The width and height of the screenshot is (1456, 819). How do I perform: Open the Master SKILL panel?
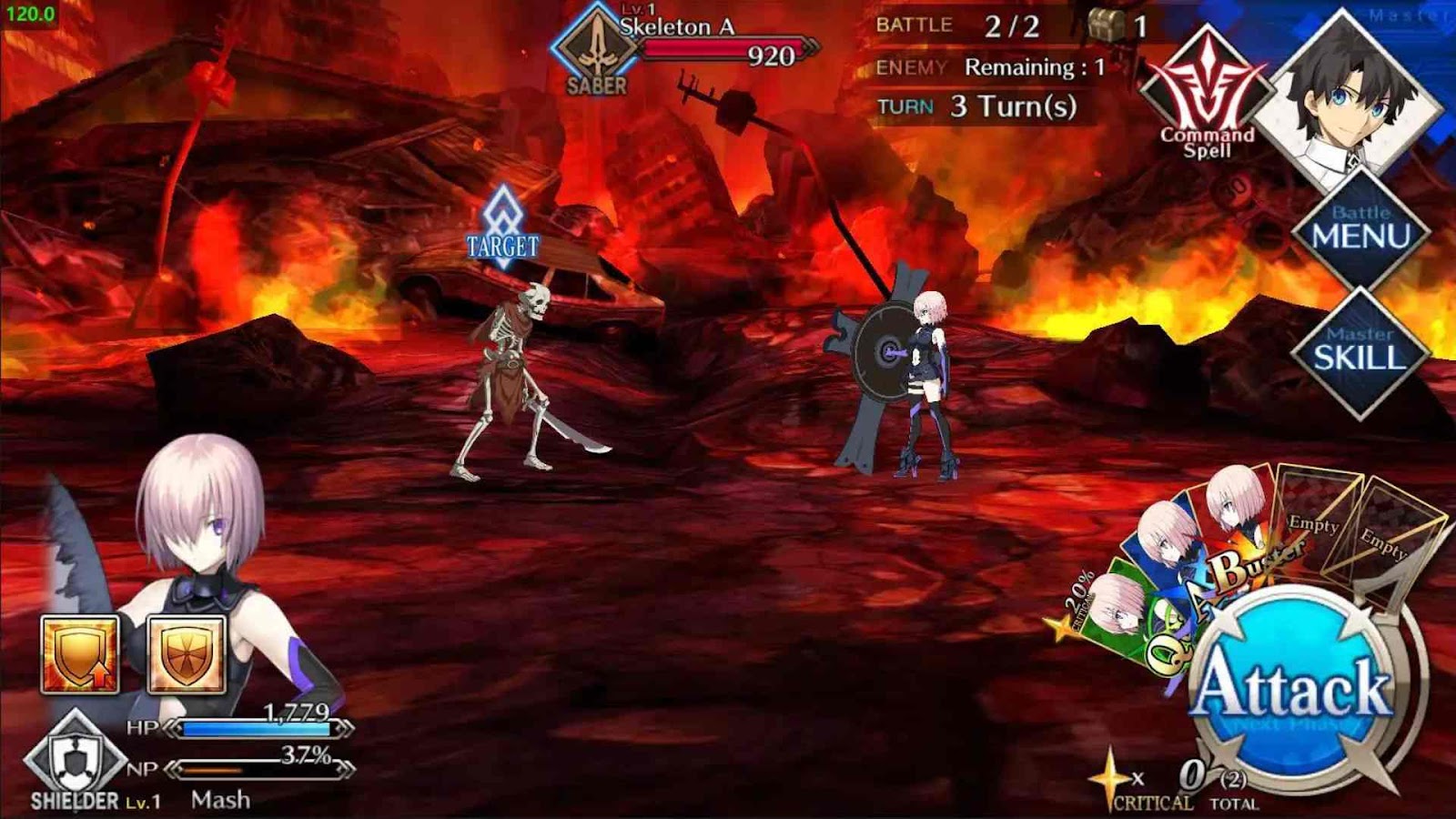[x=1359, y=350]
